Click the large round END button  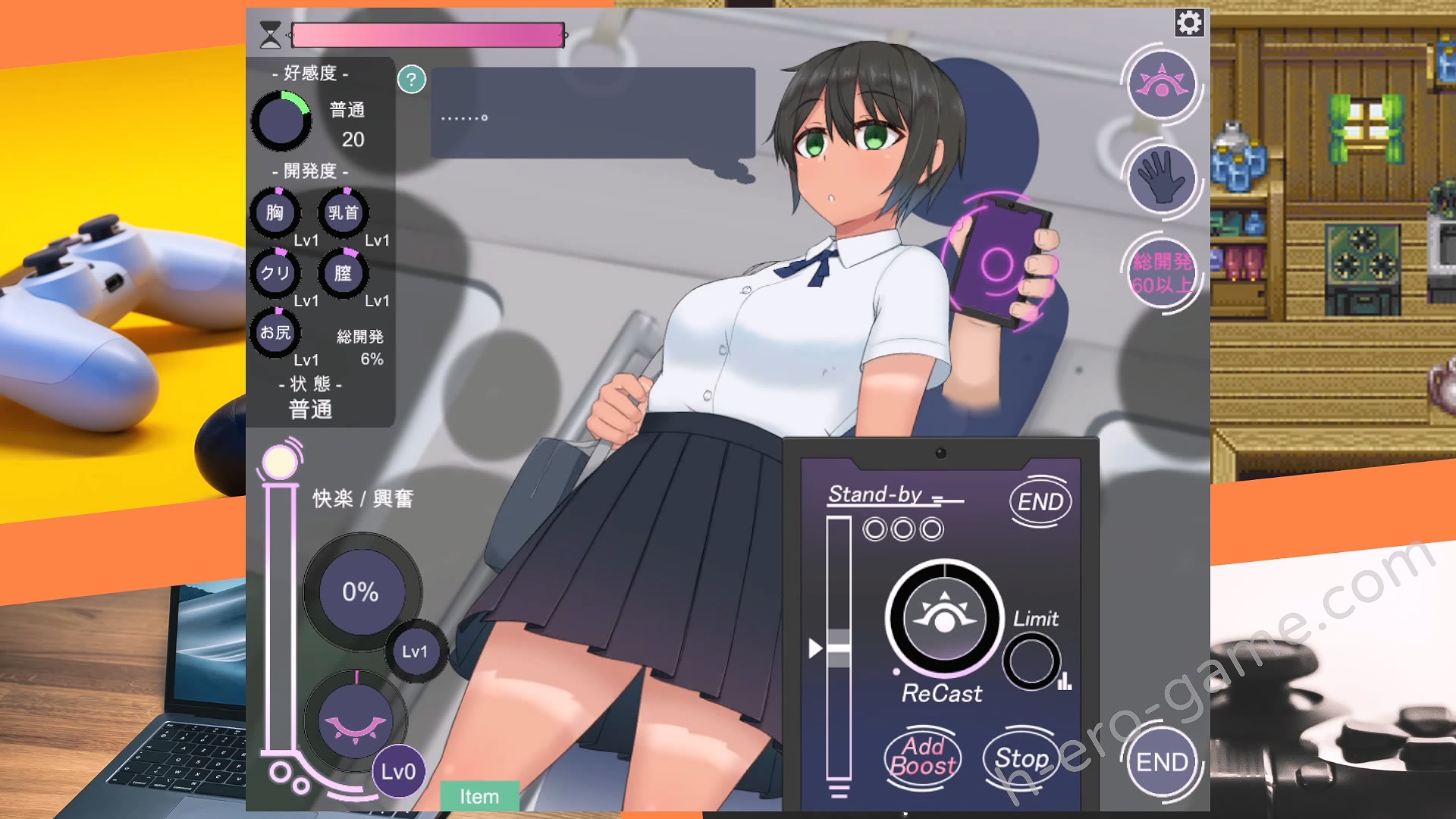click(x=1161, y=761)
